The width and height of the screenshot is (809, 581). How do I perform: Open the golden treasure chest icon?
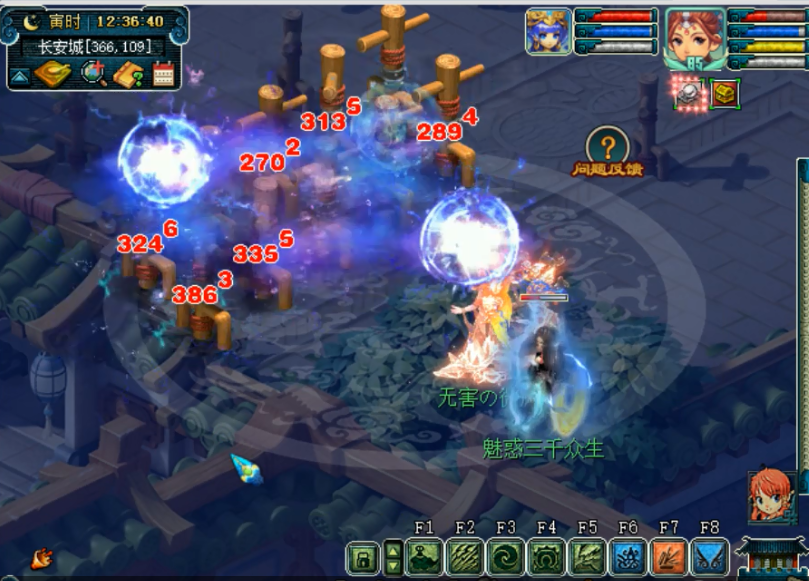point(724,93)
